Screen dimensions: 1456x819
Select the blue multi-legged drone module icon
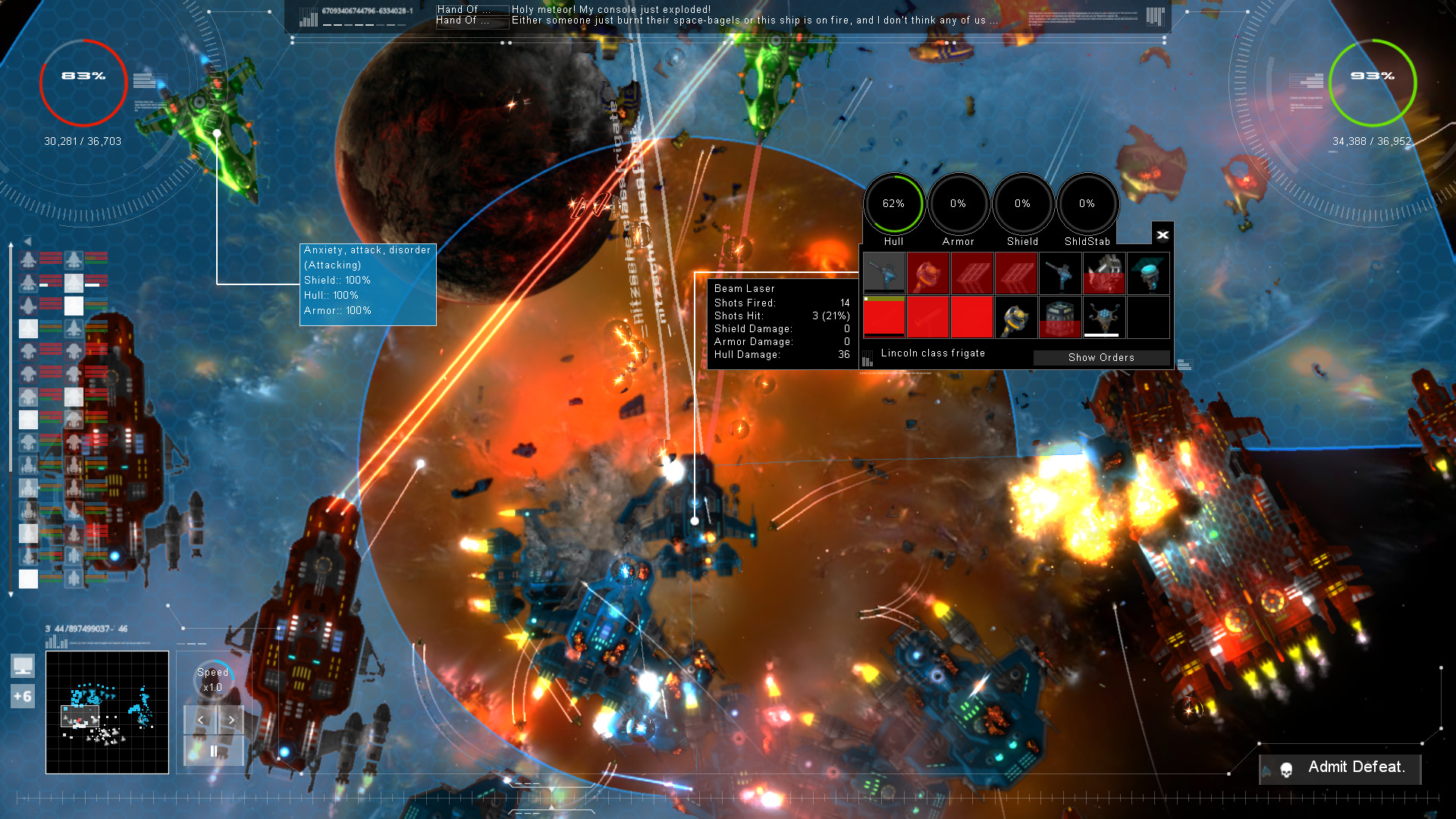pos(1103,318)
